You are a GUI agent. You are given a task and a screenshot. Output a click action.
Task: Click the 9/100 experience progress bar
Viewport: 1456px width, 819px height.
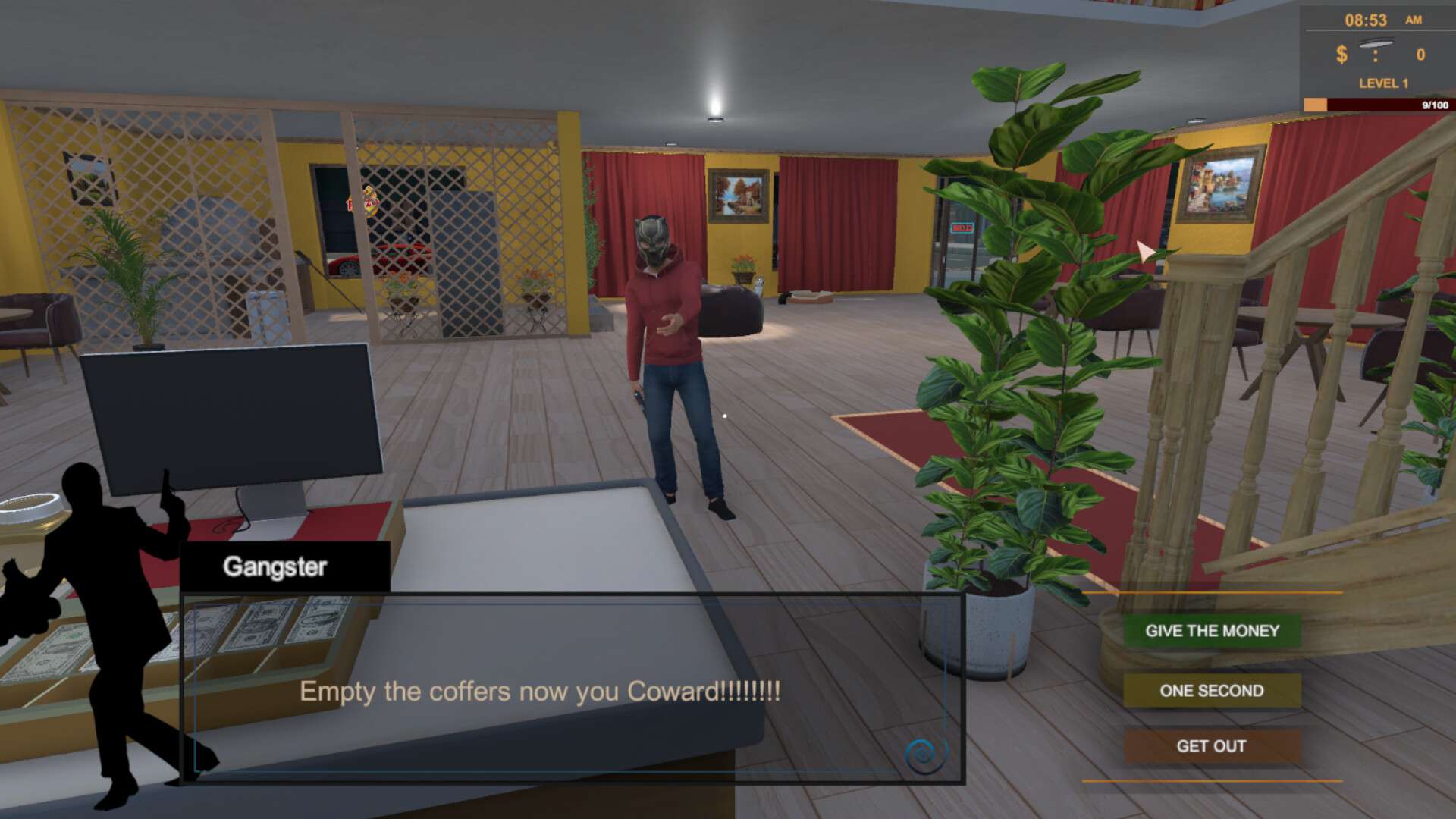1388,101
